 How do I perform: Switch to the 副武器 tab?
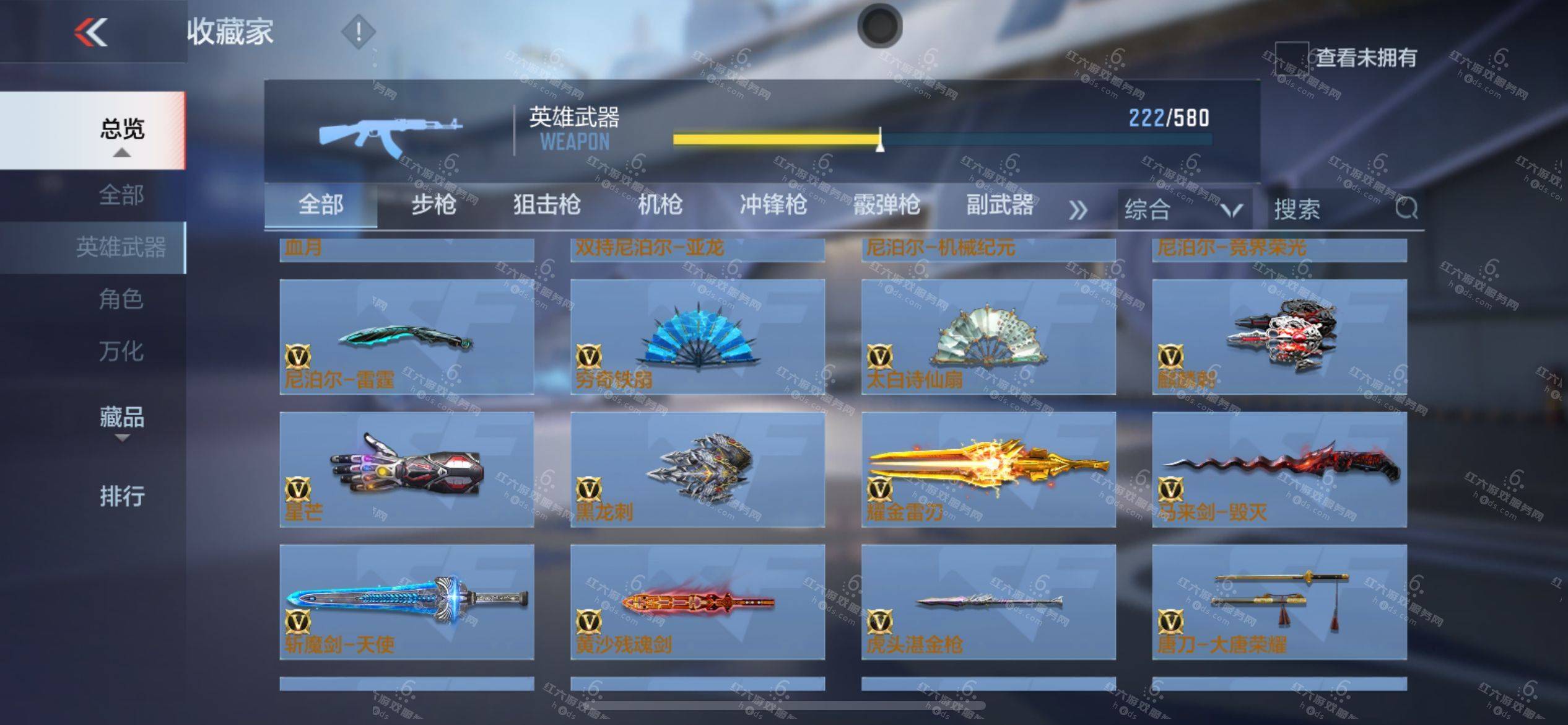coord(1000,205)
